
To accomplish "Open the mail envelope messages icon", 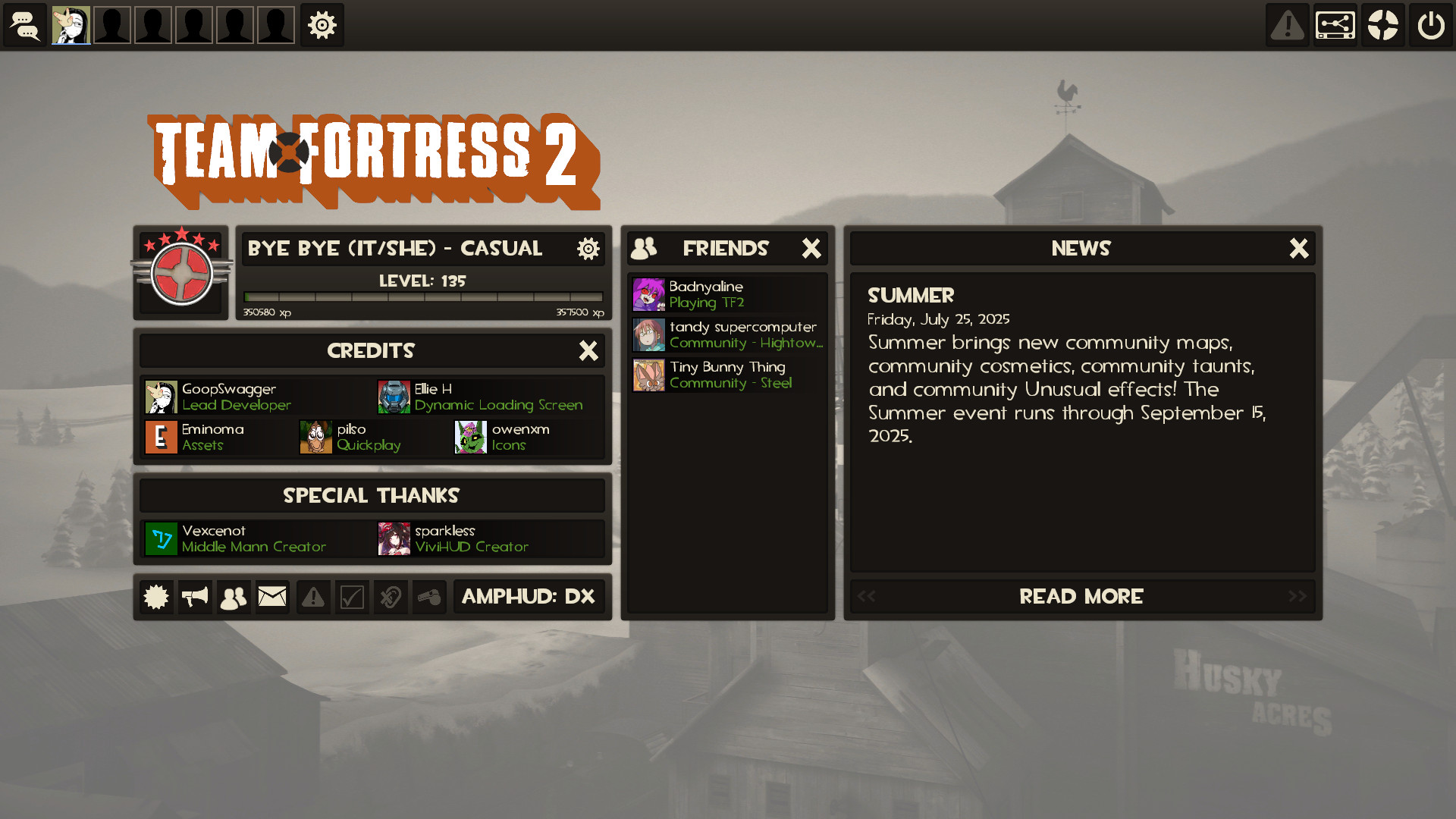I will pos(272,597).
